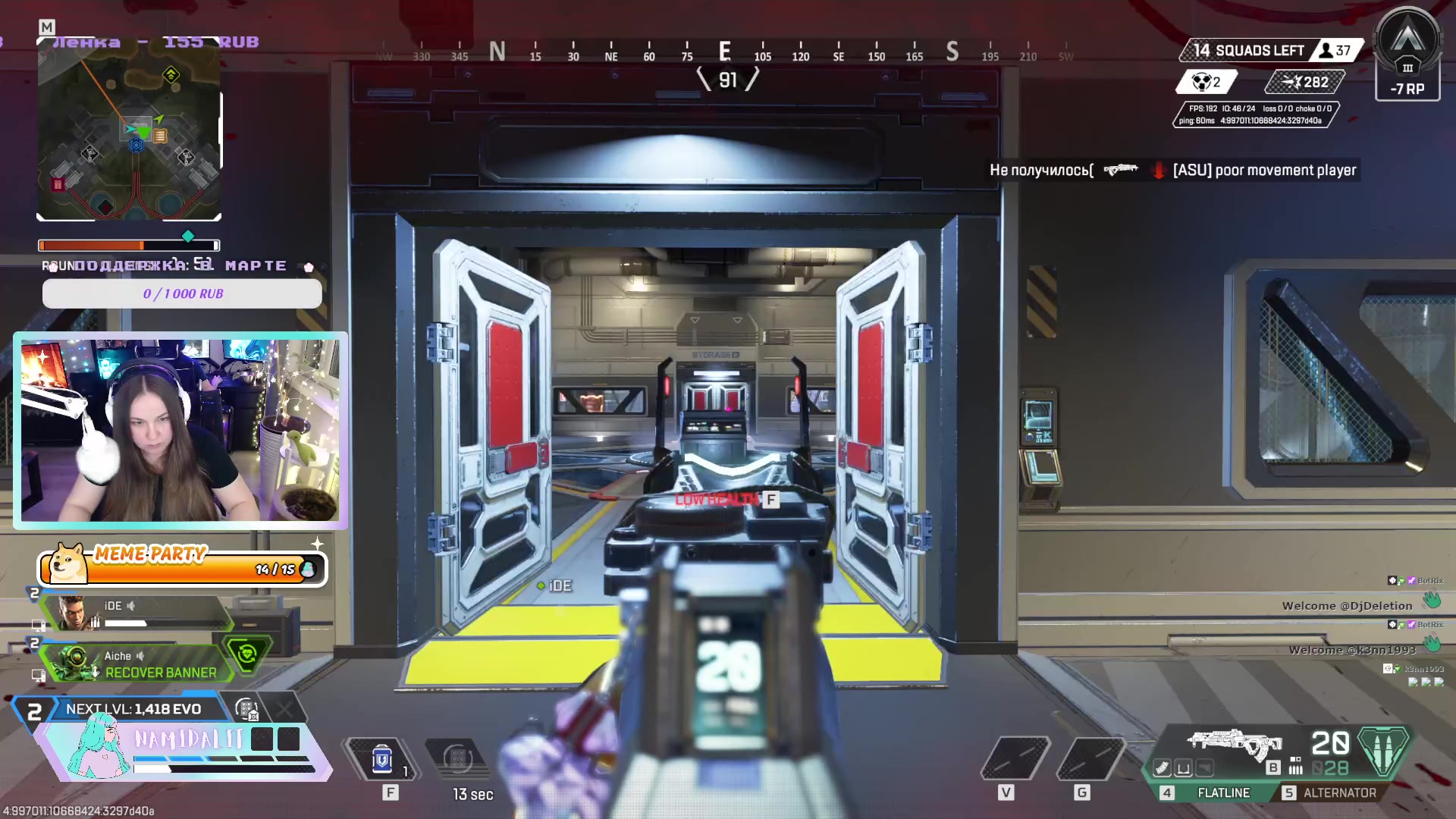Select teammate Aiche's recover banner card
This screenshot has height=819, width=1456.
[140, 664]
